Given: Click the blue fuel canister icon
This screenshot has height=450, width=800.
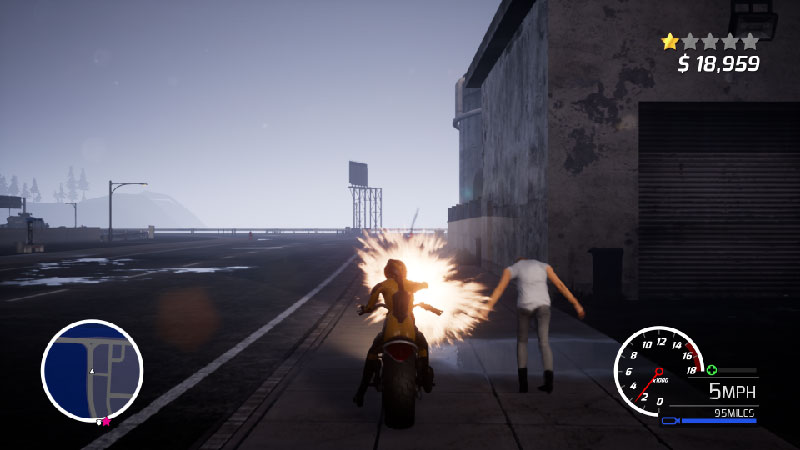Looking at the screenshot, I should click(x=668, y=421).
